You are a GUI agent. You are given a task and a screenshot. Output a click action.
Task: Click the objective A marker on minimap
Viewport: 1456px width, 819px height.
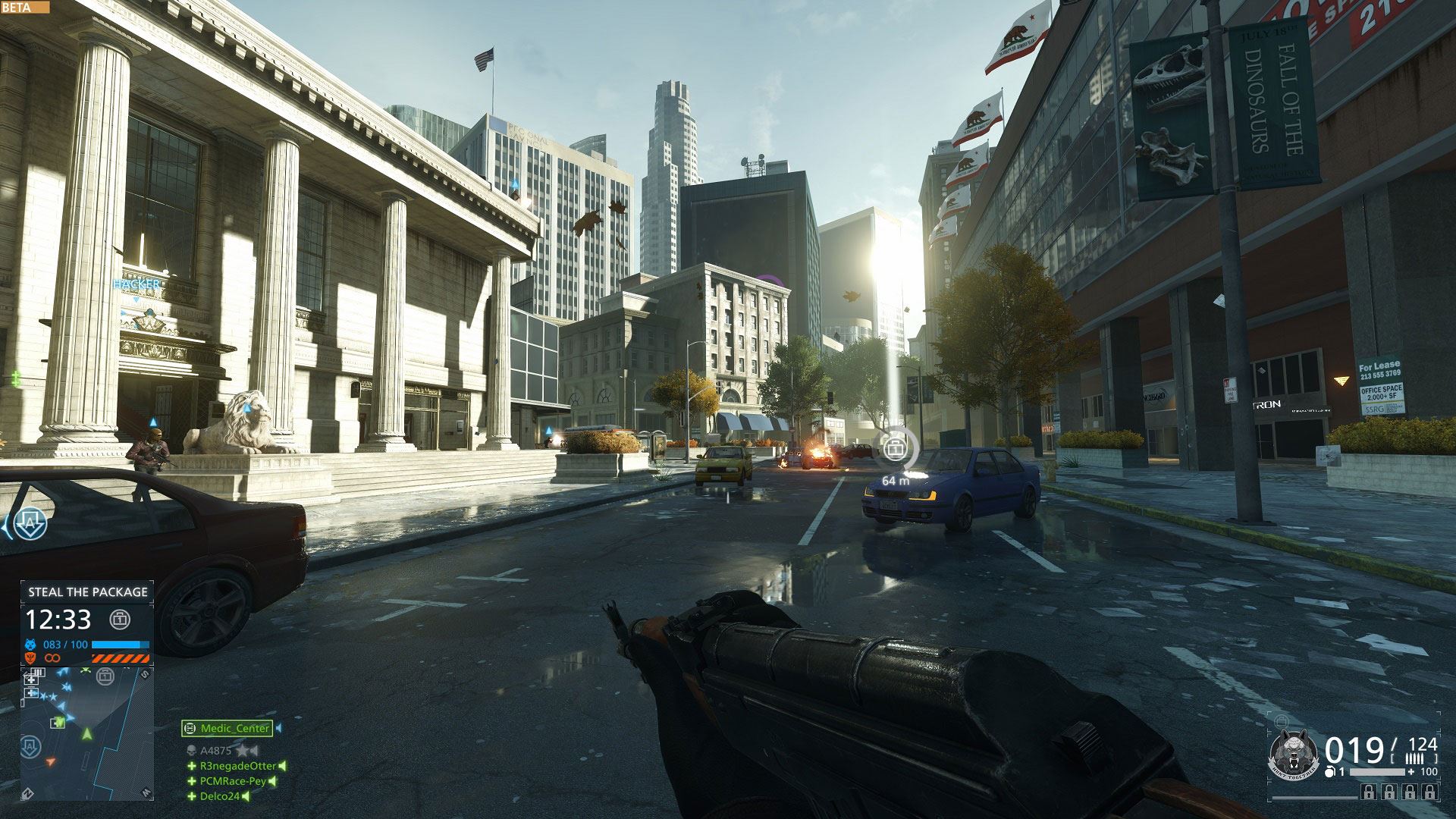click(31, 746)
